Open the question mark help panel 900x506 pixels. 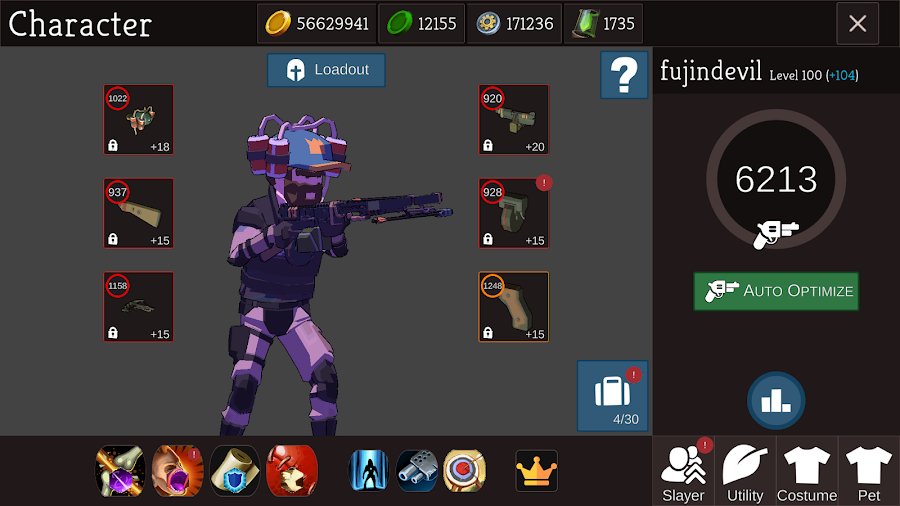[x=624, y=76]
